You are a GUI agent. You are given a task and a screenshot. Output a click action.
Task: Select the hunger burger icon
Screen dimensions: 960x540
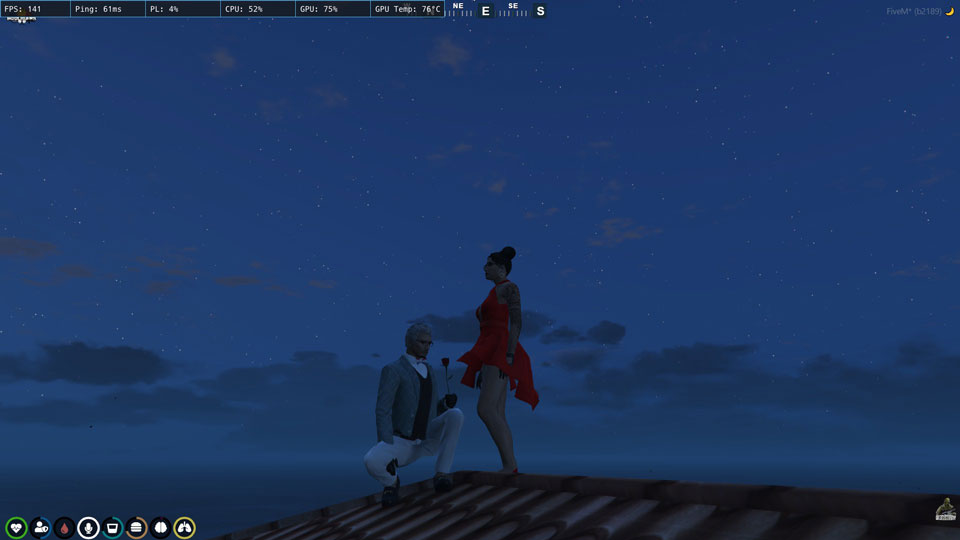[x=136, y=527]
